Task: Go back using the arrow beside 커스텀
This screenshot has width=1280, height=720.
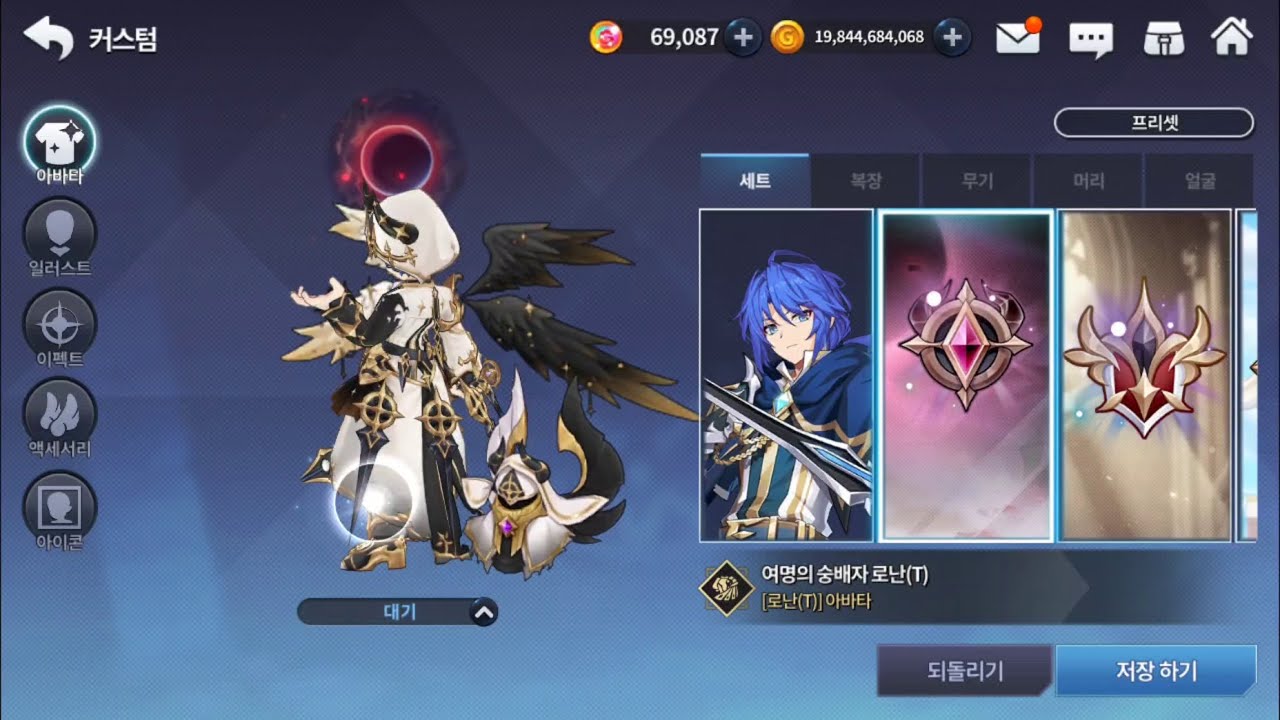Action: coord(48,38)
